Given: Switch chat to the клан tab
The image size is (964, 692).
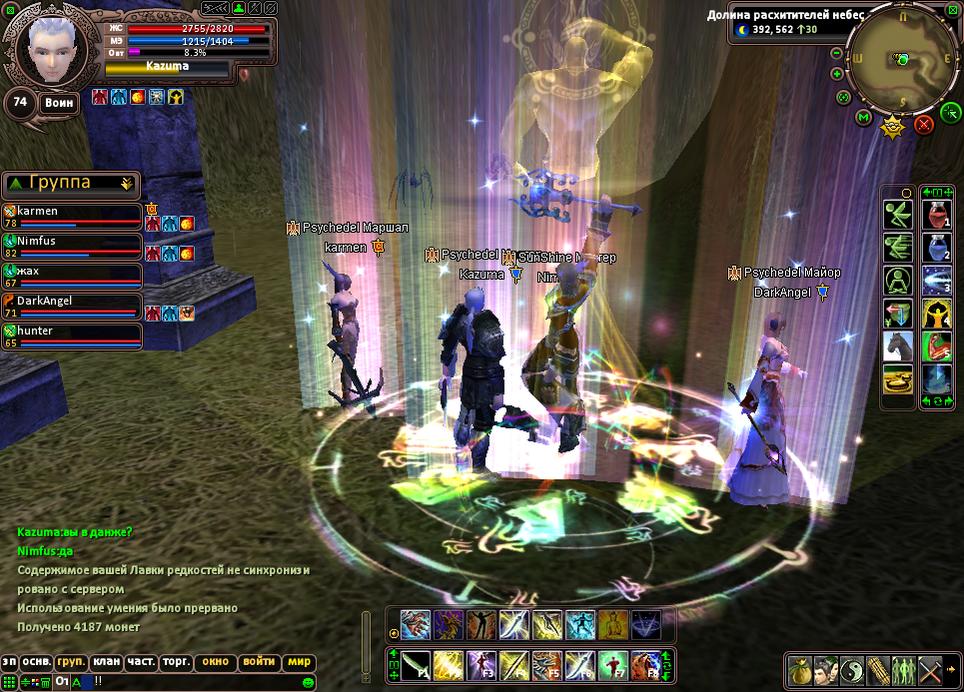Looking at the screenshot, I should pos(105,662).
